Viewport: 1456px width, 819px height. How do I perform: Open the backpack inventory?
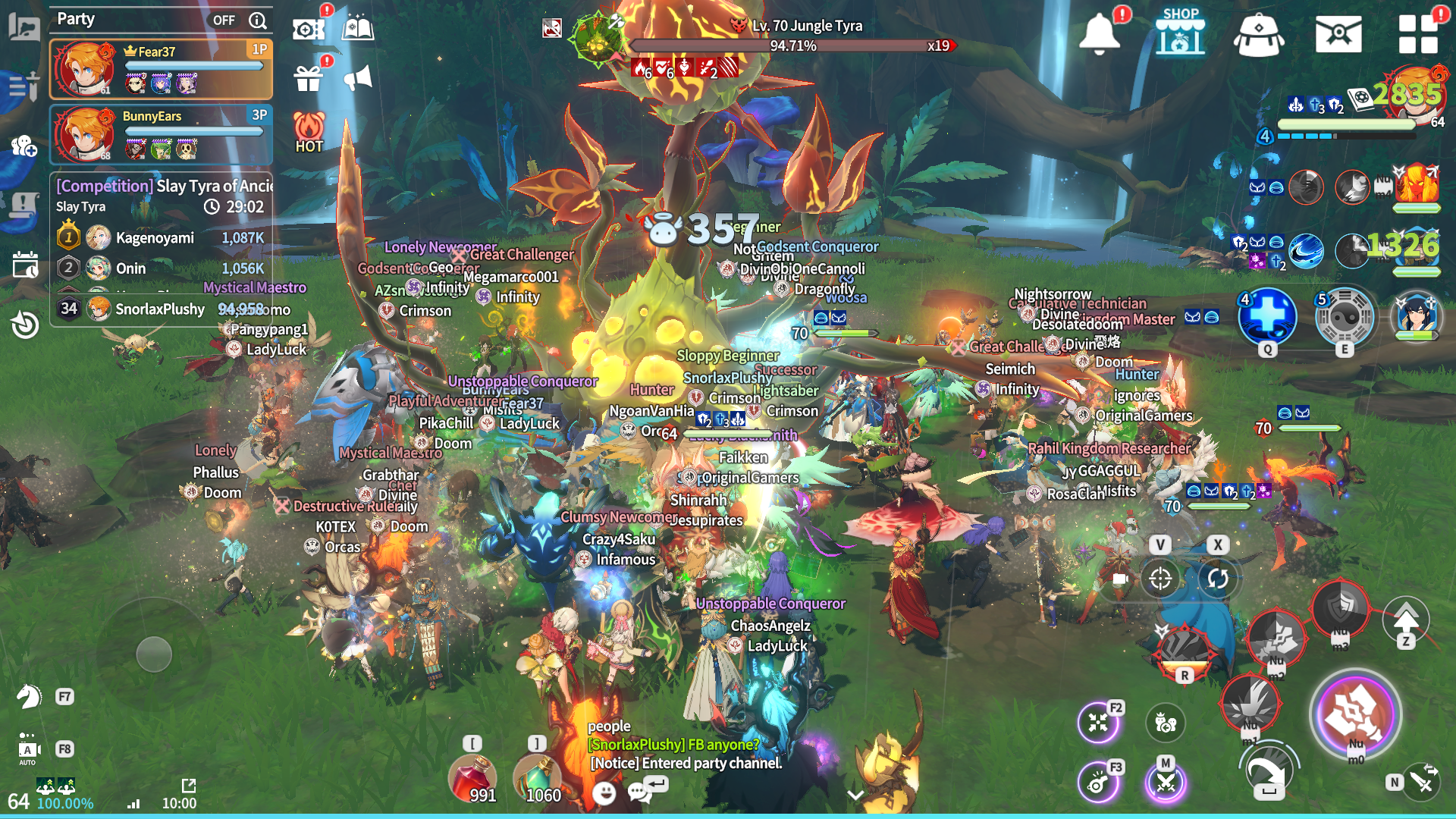click(1258, 35)
